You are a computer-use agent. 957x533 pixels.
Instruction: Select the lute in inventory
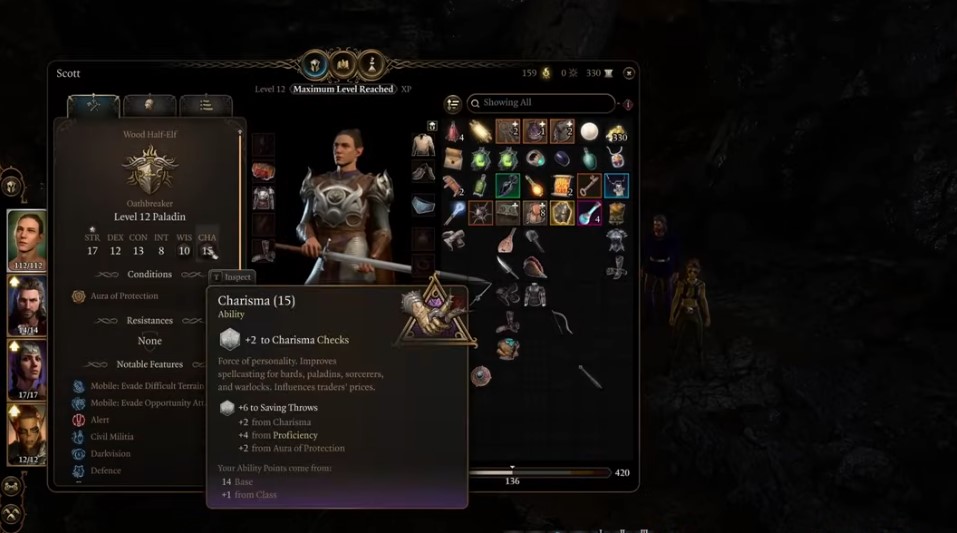coord(507,240)
